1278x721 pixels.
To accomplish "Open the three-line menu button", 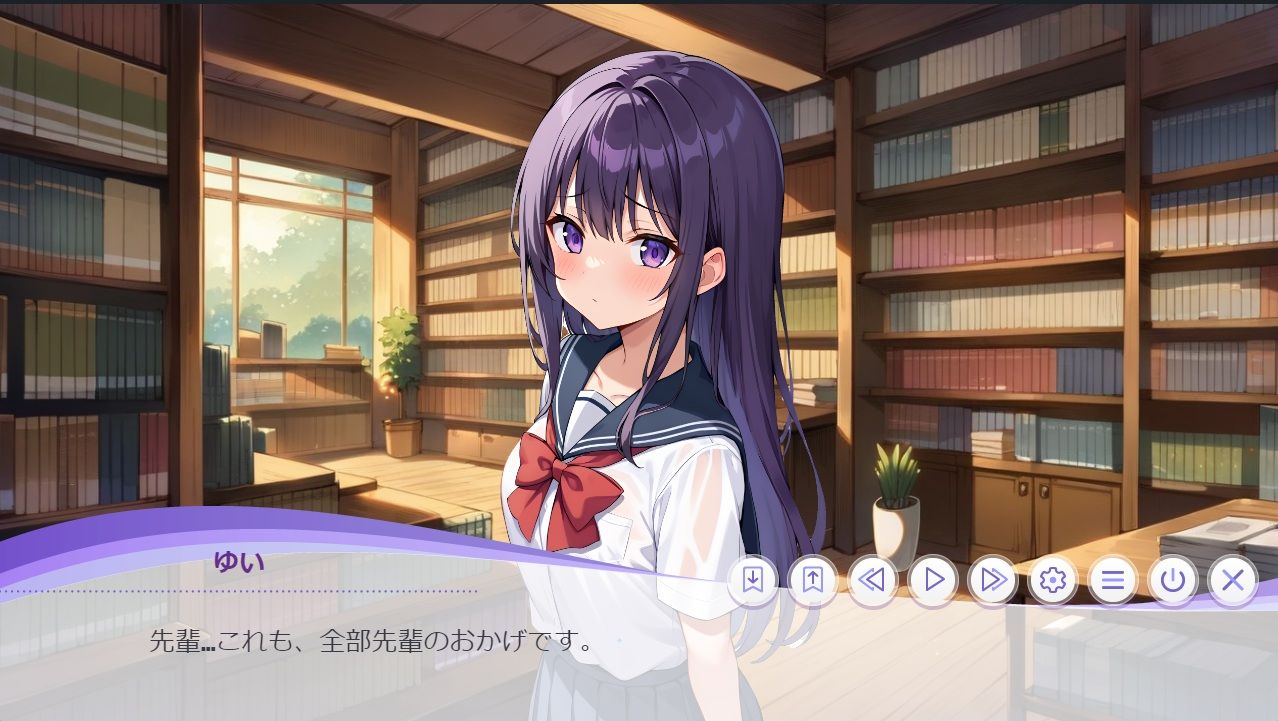I will tap(1113, 580).
